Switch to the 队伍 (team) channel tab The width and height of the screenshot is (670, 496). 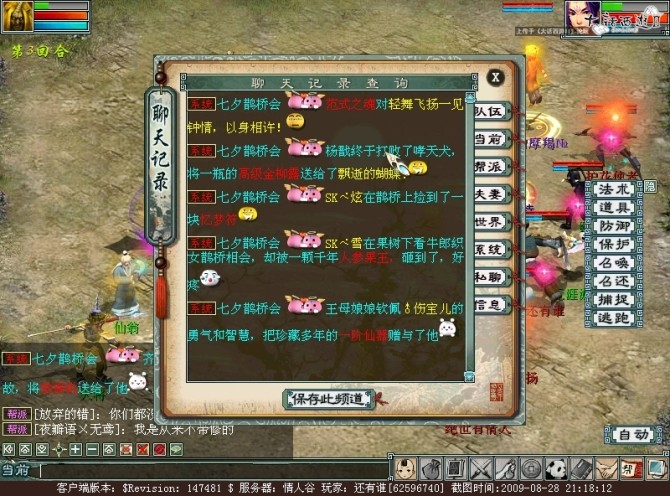point(489,112)
